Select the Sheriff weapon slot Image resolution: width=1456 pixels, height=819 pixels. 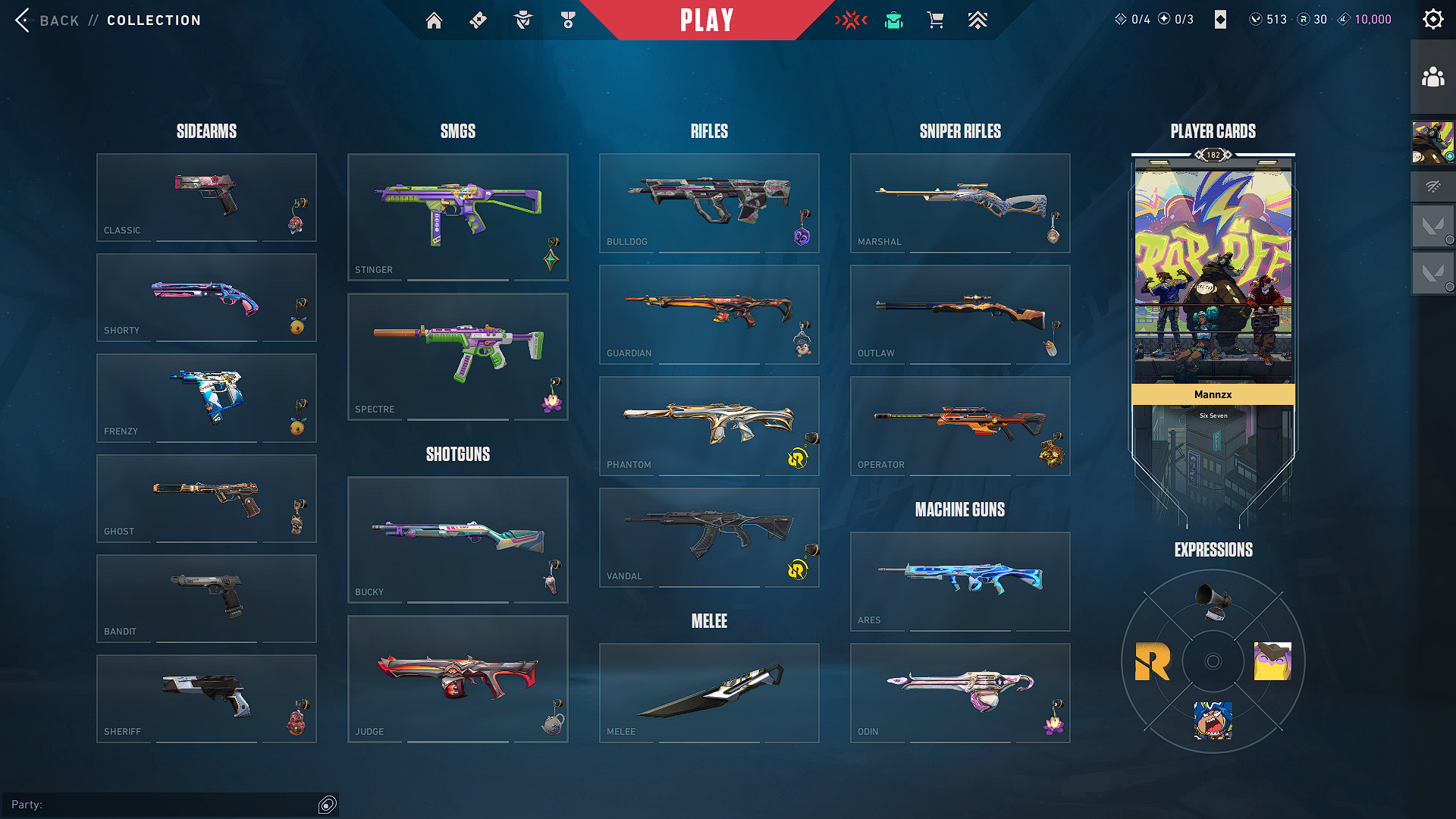tap(206, 698)
